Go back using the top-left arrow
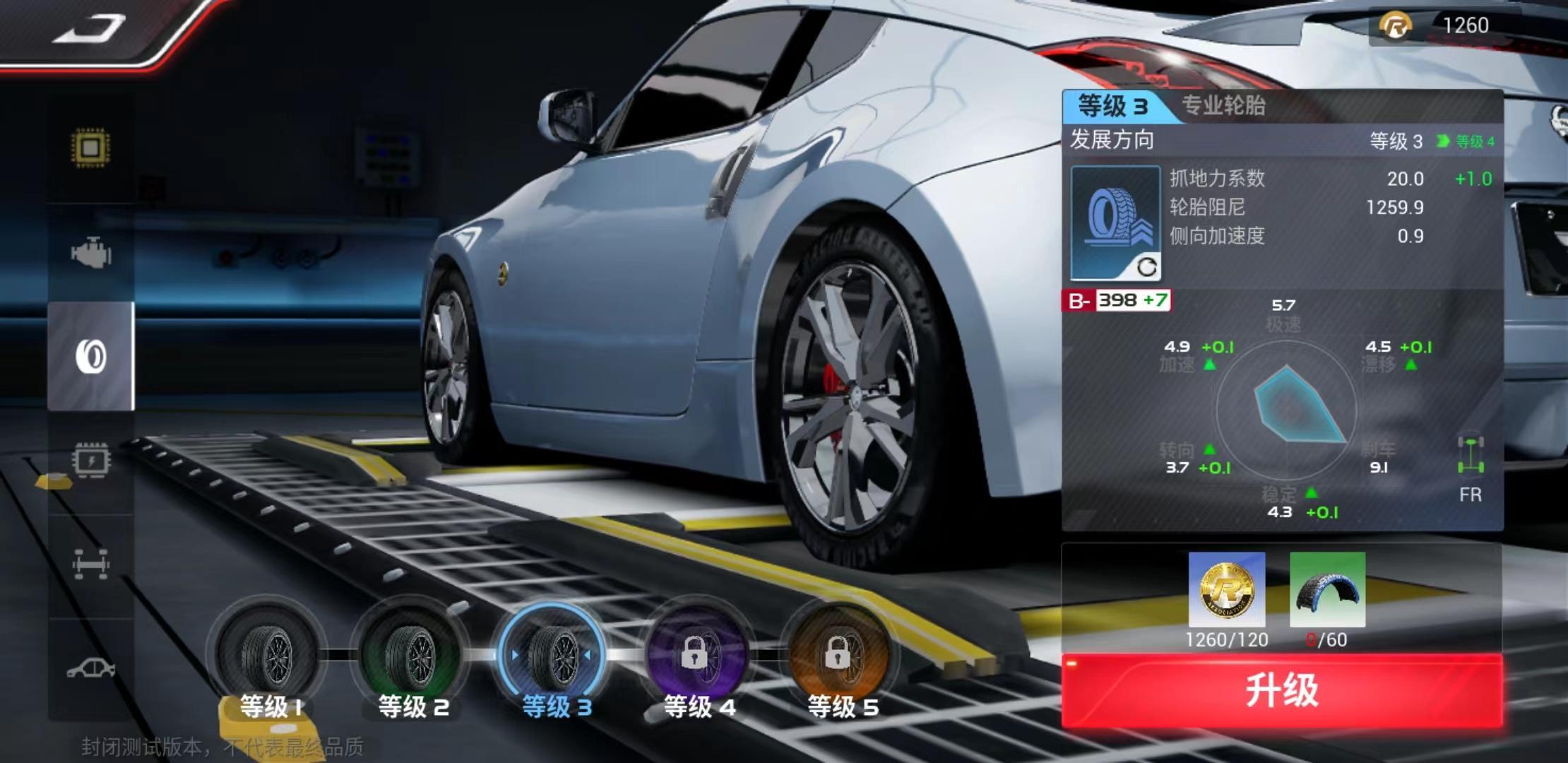The image size is (1568, 763). click(90, 30)
